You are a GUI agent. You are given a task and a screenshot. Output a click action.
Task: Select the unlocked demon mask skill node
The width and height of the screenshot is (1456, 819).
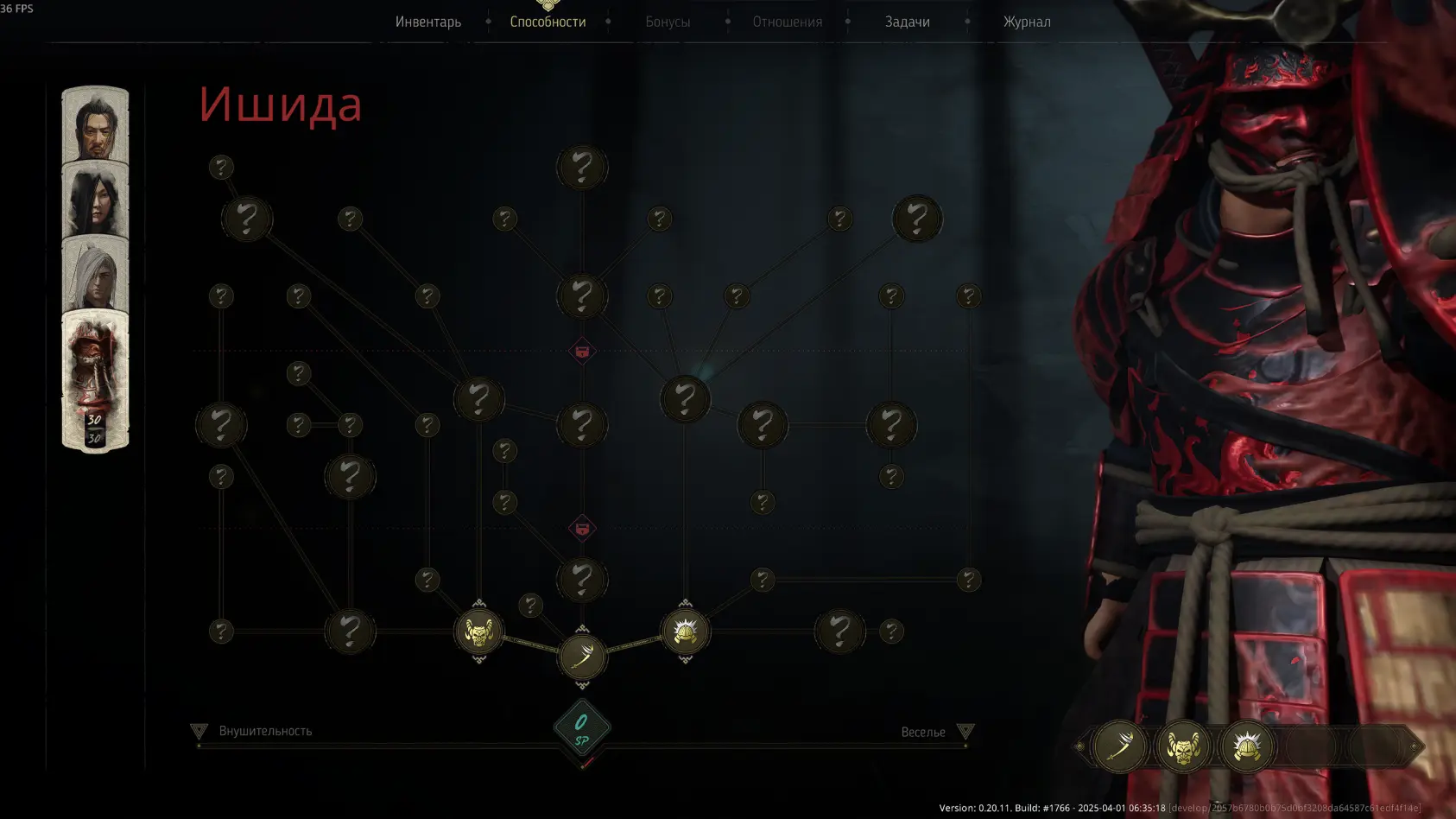coord(478,632)
